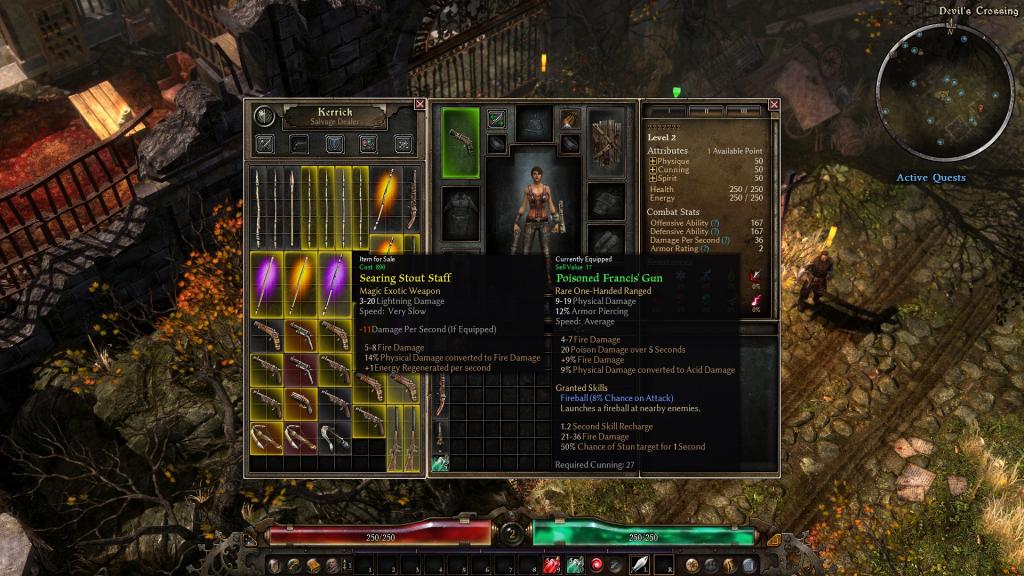Add a point to Cunning attribute
Viewport: 1024px width, 576px height.
[x=653, y=170]
